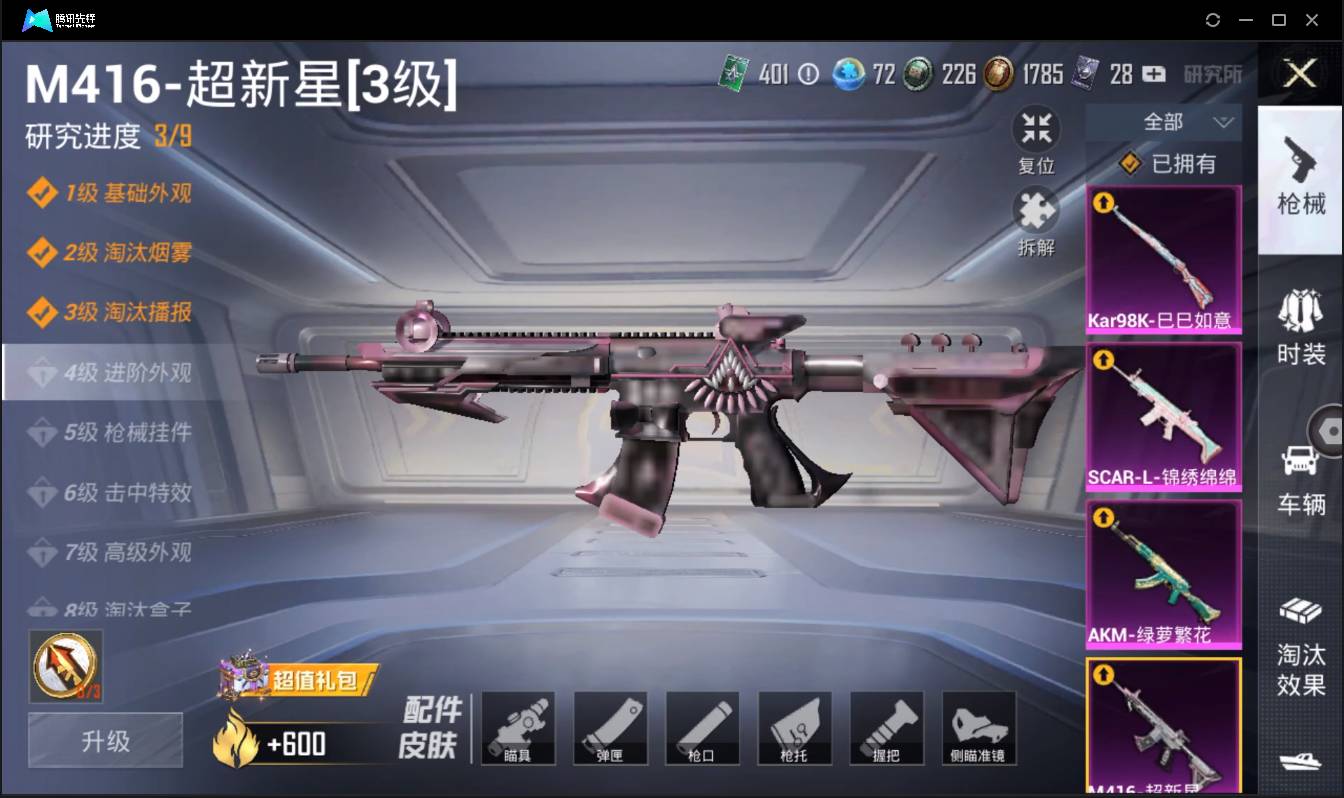Open the 枪托 stock skin slot

[x=794, y=728]
